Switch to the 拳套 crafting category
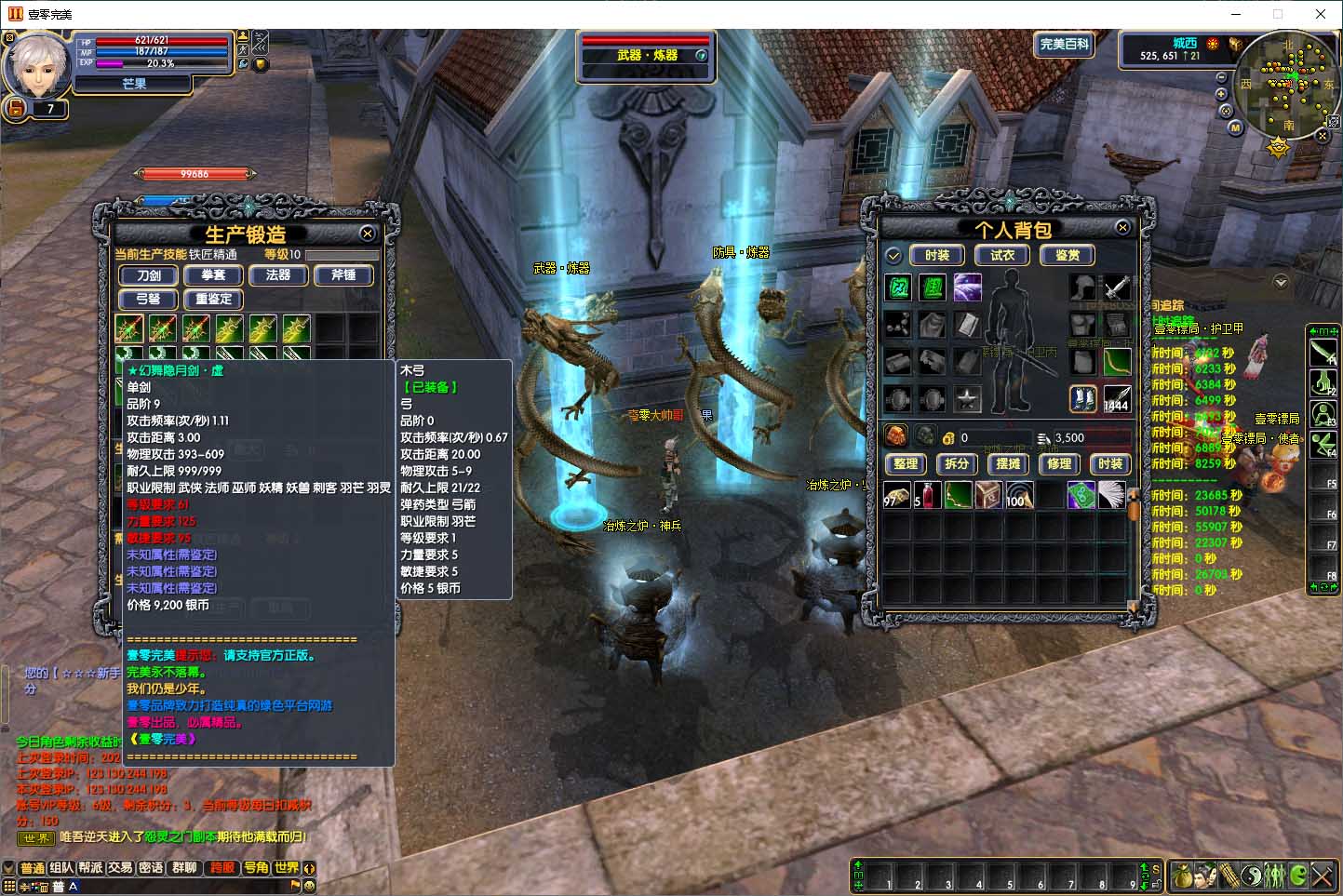The image size is (1343, 896). click(x=213, y=275)
